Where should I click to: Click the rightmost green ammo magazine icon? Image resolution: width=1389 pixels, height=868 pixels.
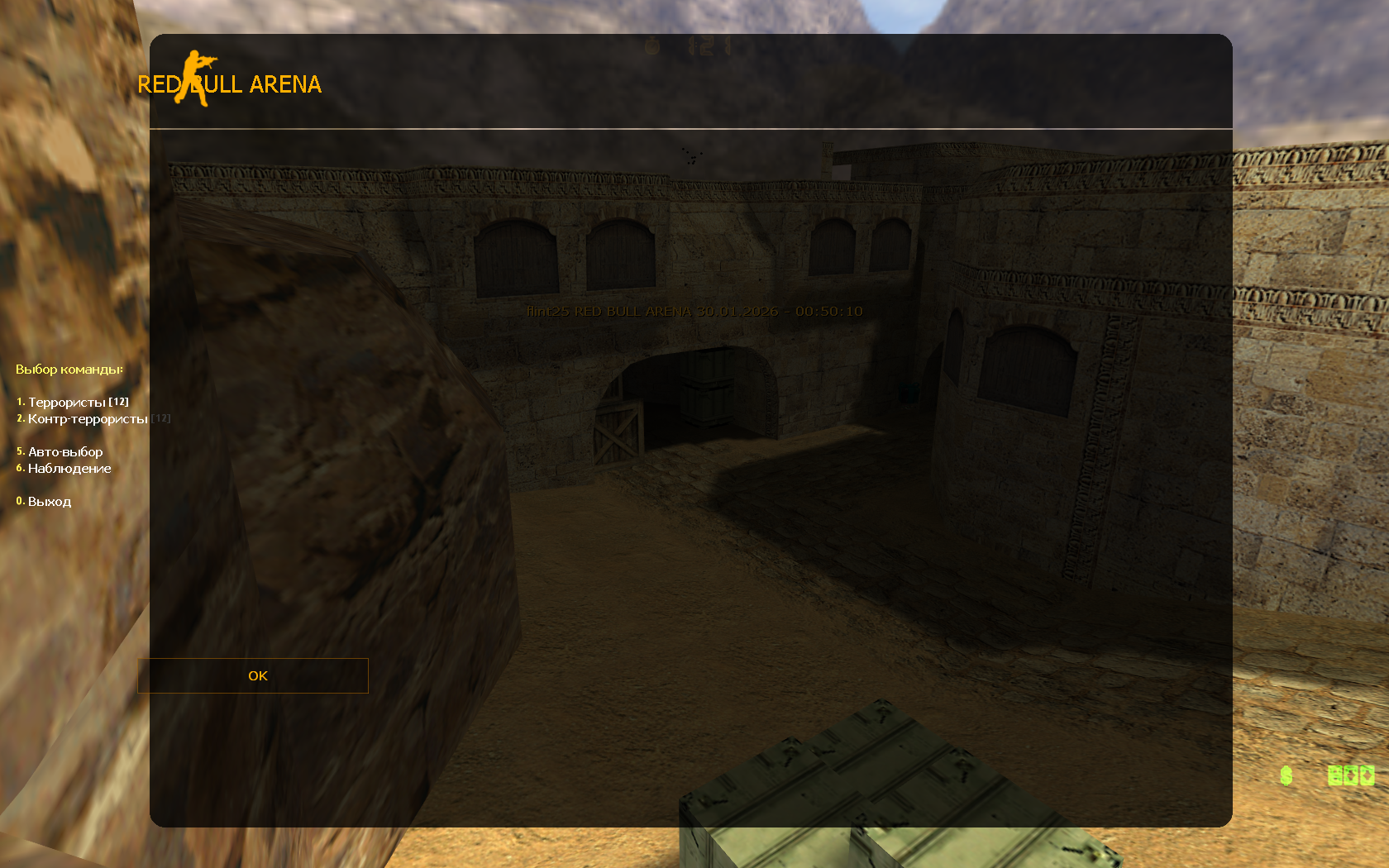[1368, 776]
